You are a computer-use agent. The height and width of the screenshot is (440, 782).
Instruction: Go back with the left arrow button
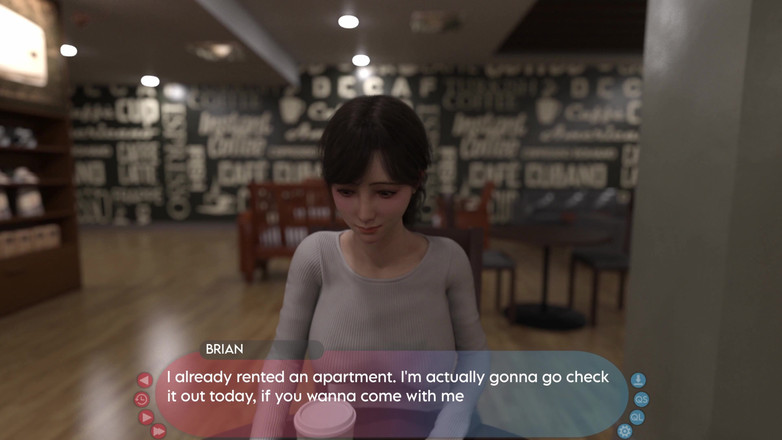[144, 380]
